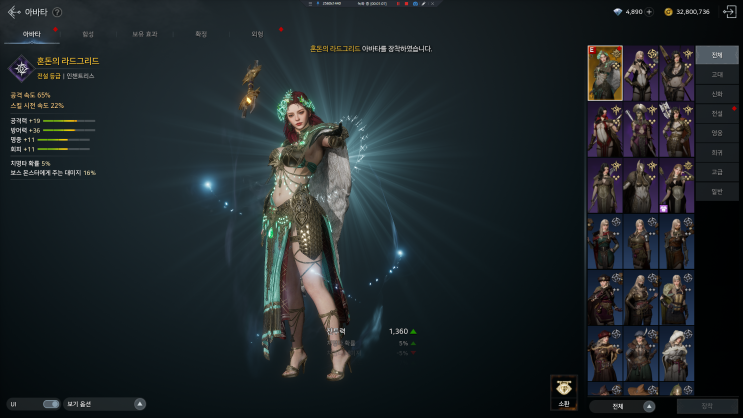This screenshot has height=418, width=743.
Task: Show only 신화 grade avatars
Action: [x=717, y=93]
